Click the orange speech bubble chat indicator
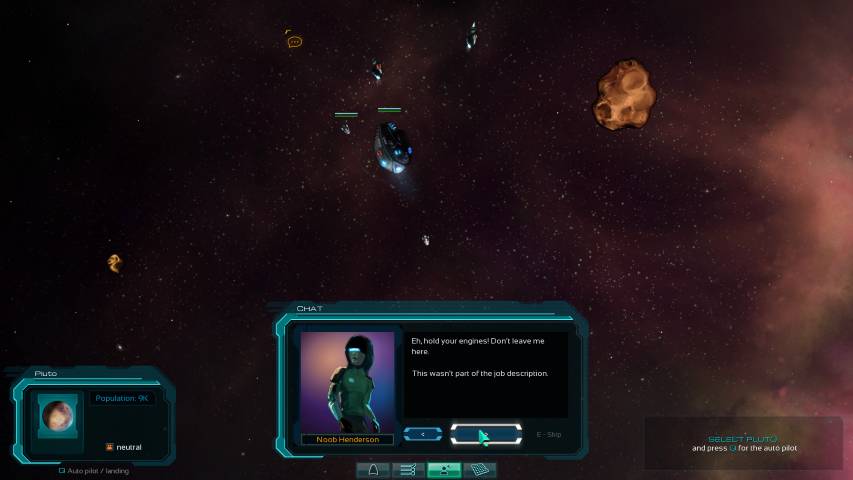Image resolution: width=853 pixels, height=480 pixels. [294, 41]
